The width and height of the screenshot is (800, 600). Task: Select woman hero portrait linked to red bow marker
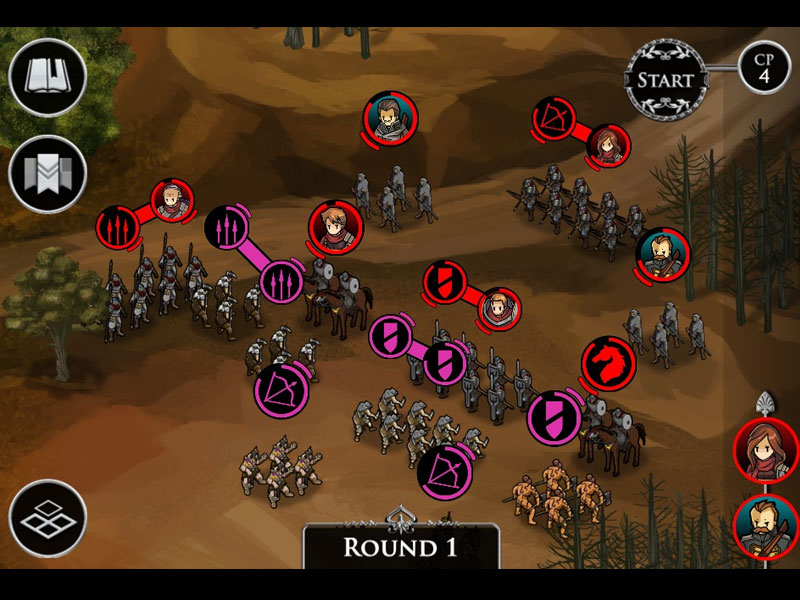point(606,146)
